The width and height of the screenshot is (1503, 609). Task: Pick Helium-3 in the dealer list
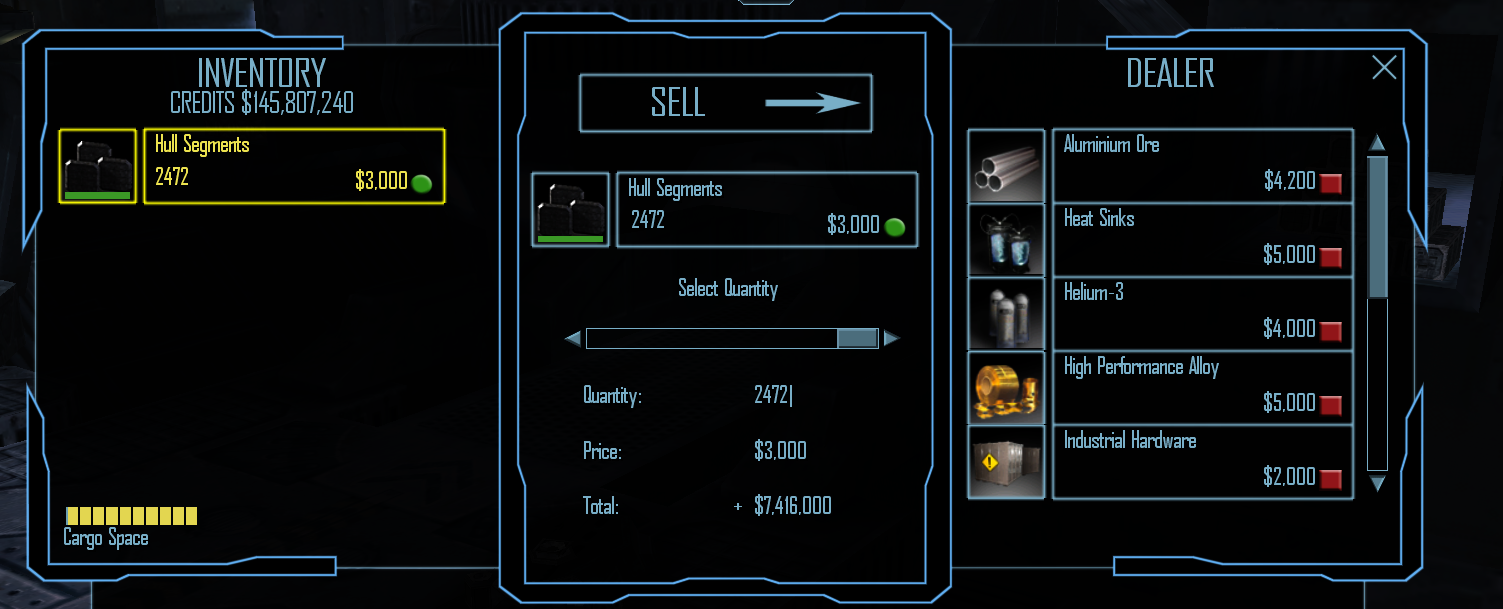coord(1203,314)
